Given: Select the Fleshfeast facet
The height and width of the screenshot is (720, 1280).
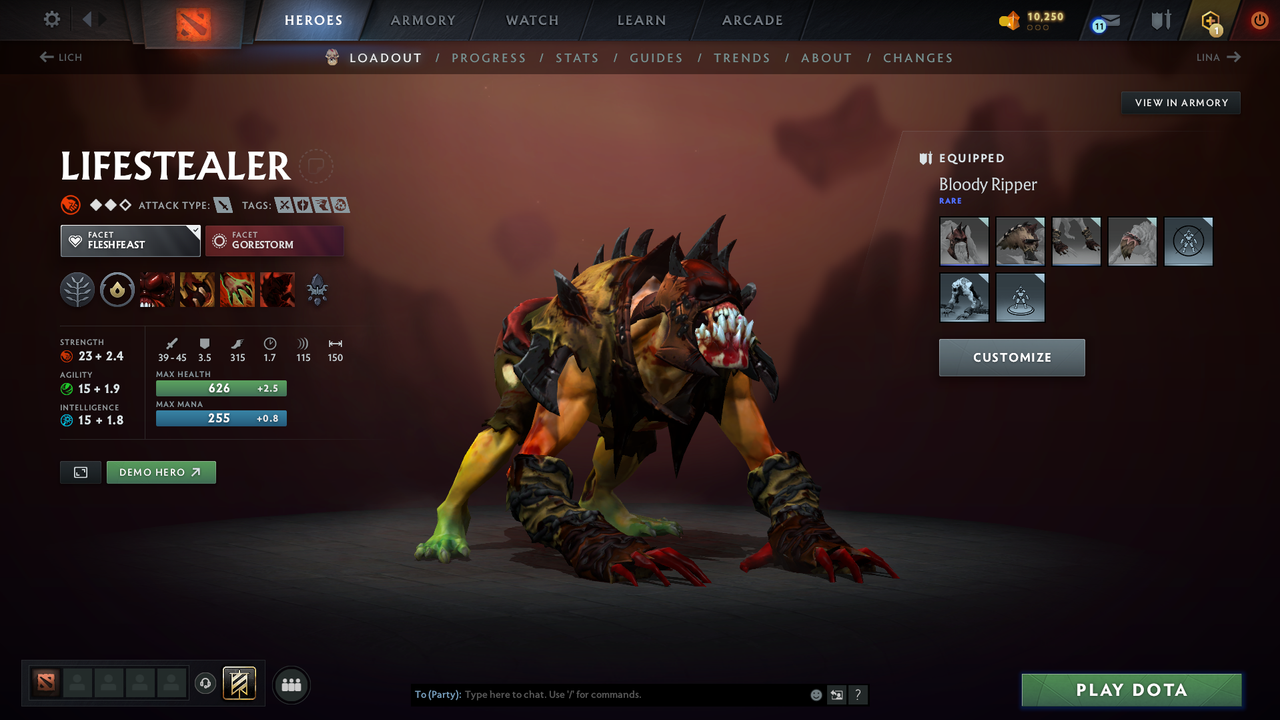Looking at the screenshot, I should pos(130,240).
